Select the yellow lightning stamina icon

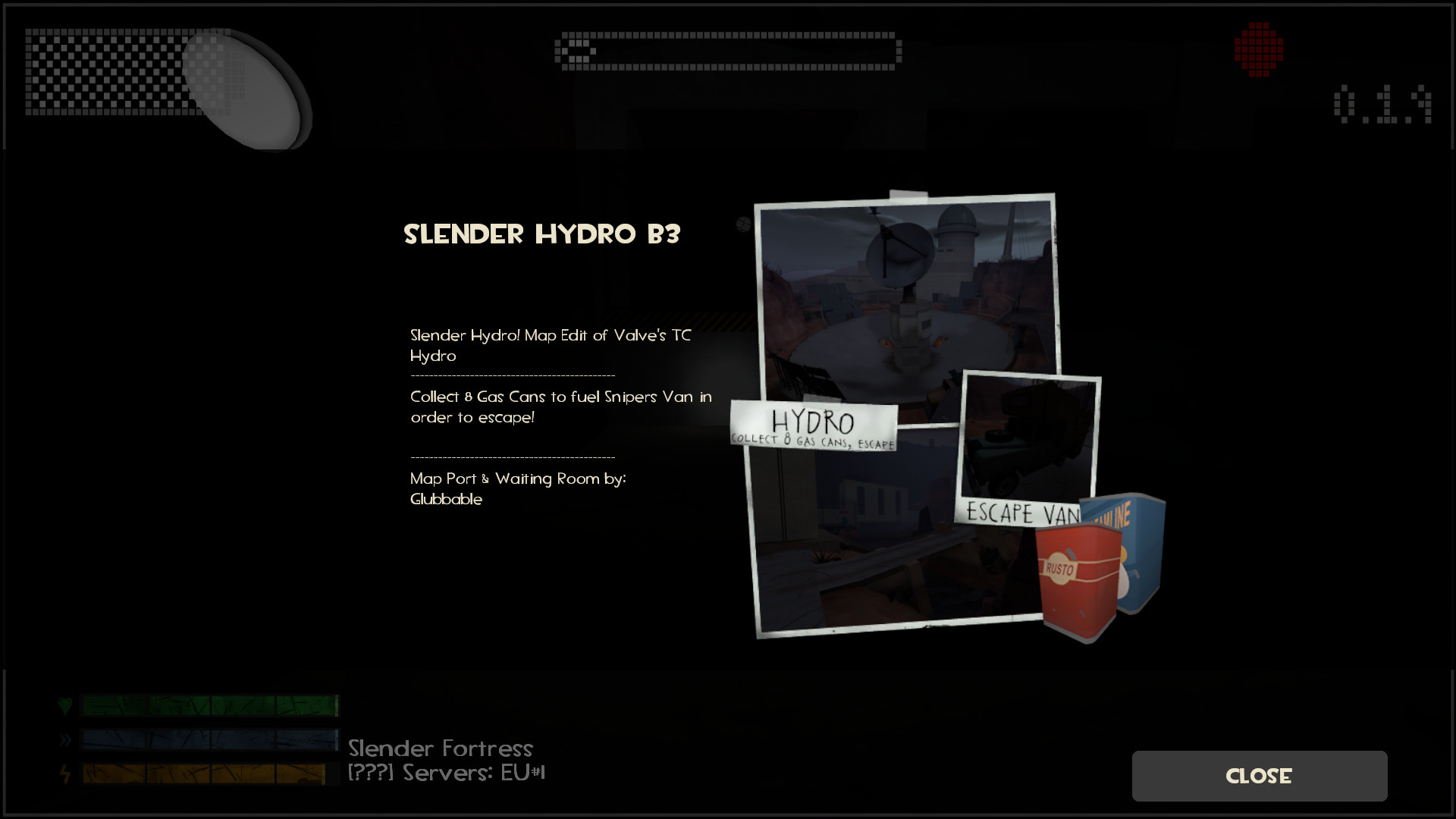point(67,774)
